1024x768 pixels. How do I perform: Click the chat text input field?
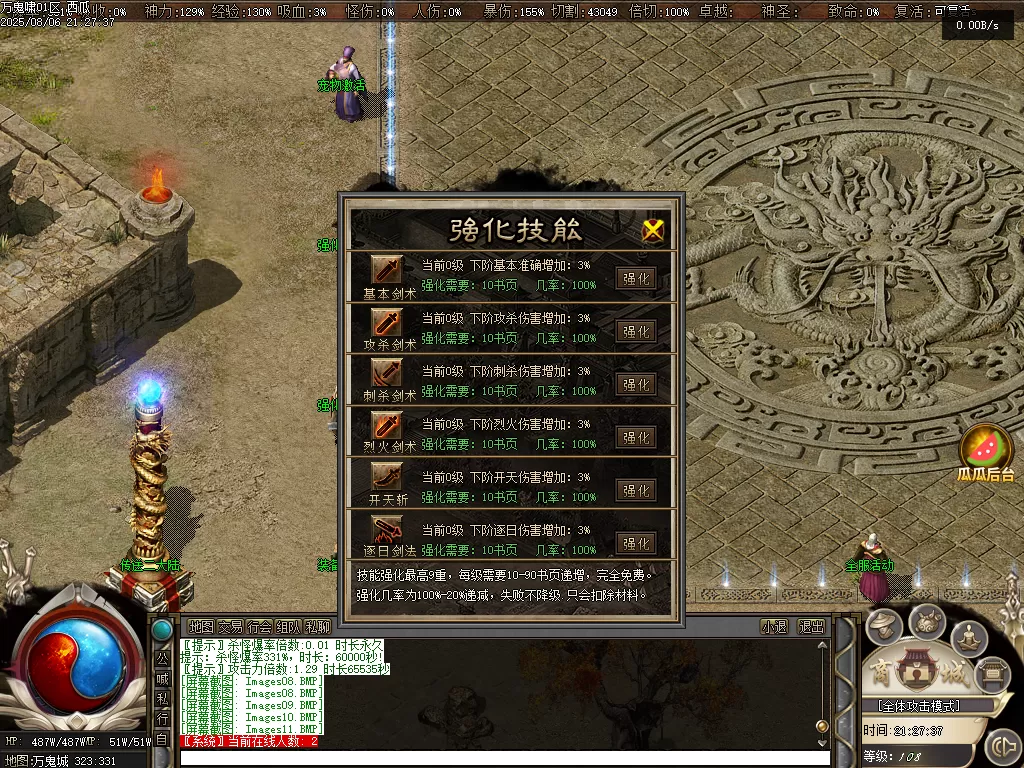click(500, 758)
